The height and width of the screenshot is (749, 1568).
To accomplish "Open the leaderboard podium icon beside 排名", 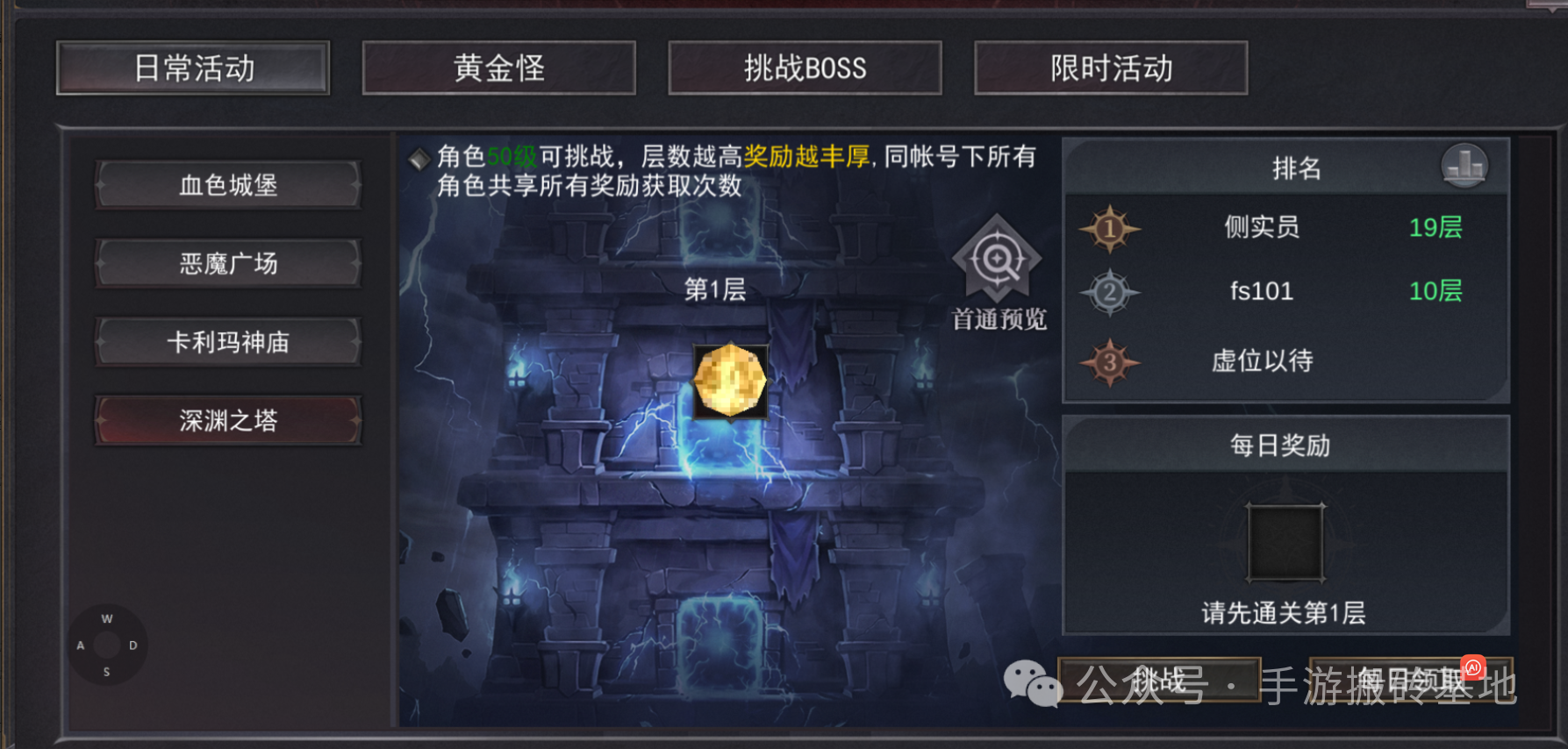I will click(1464, 166).
